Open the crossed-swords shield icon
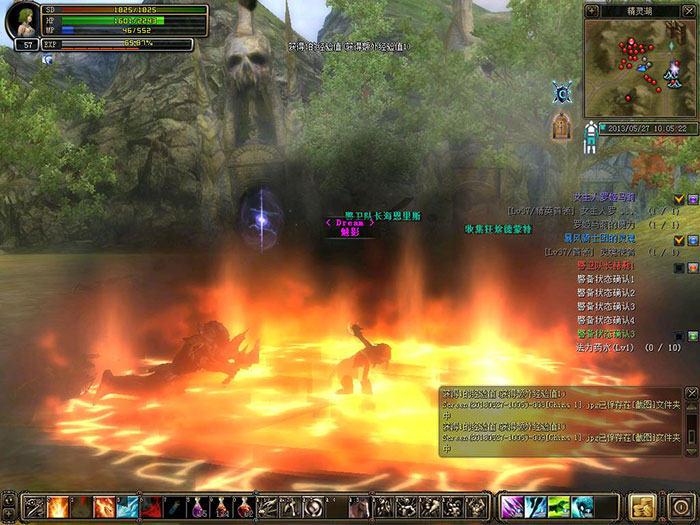This screenshot has height=525, width=700. (562, 93)
